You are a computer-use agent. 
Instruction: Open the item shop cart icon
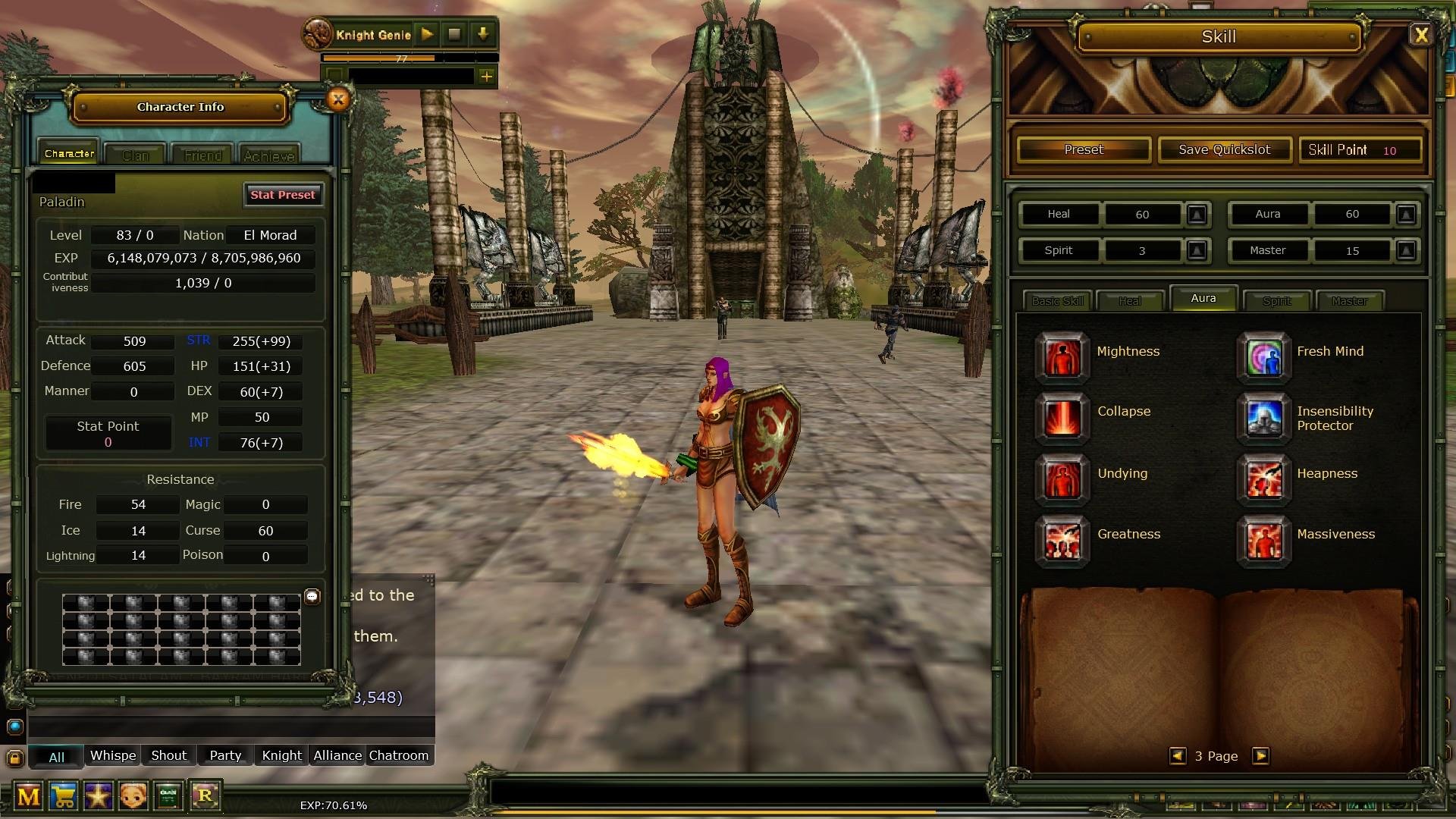coord(64,797)
